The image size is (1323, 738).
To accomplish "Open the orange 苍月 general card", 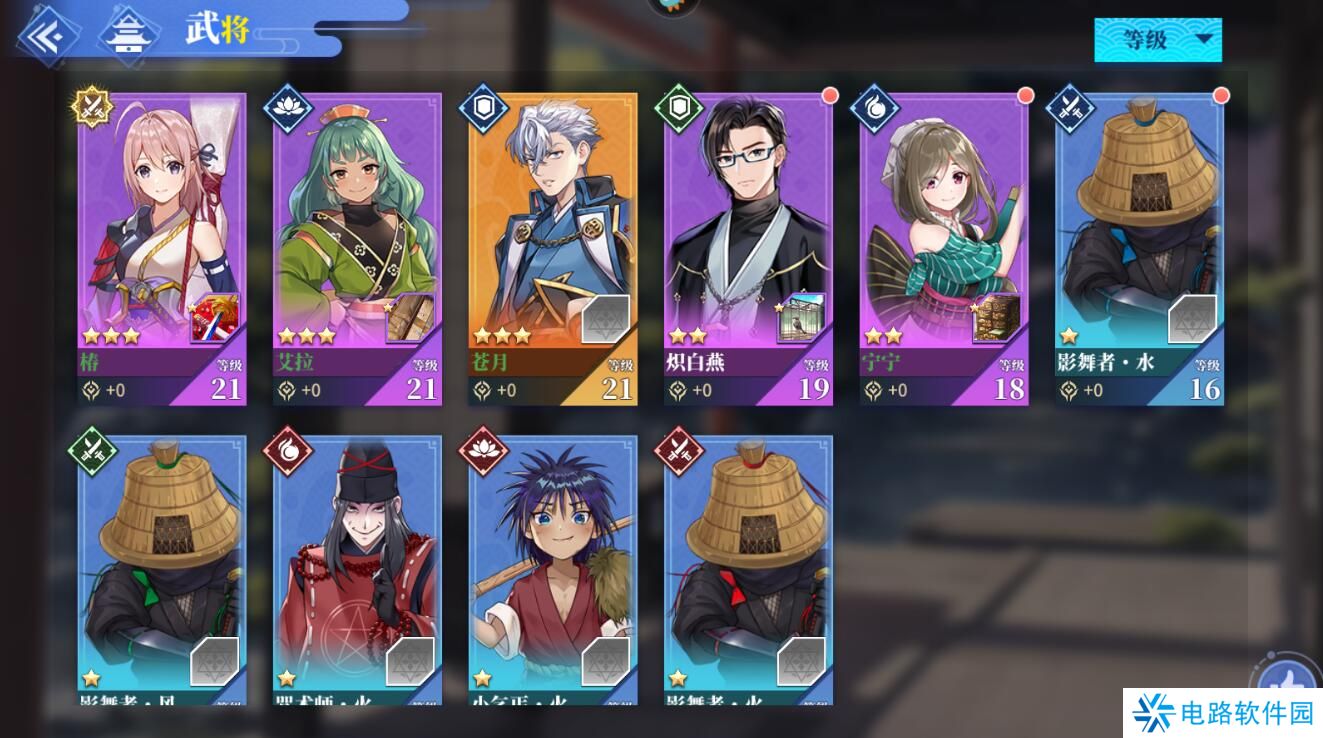I will (552, 230).
